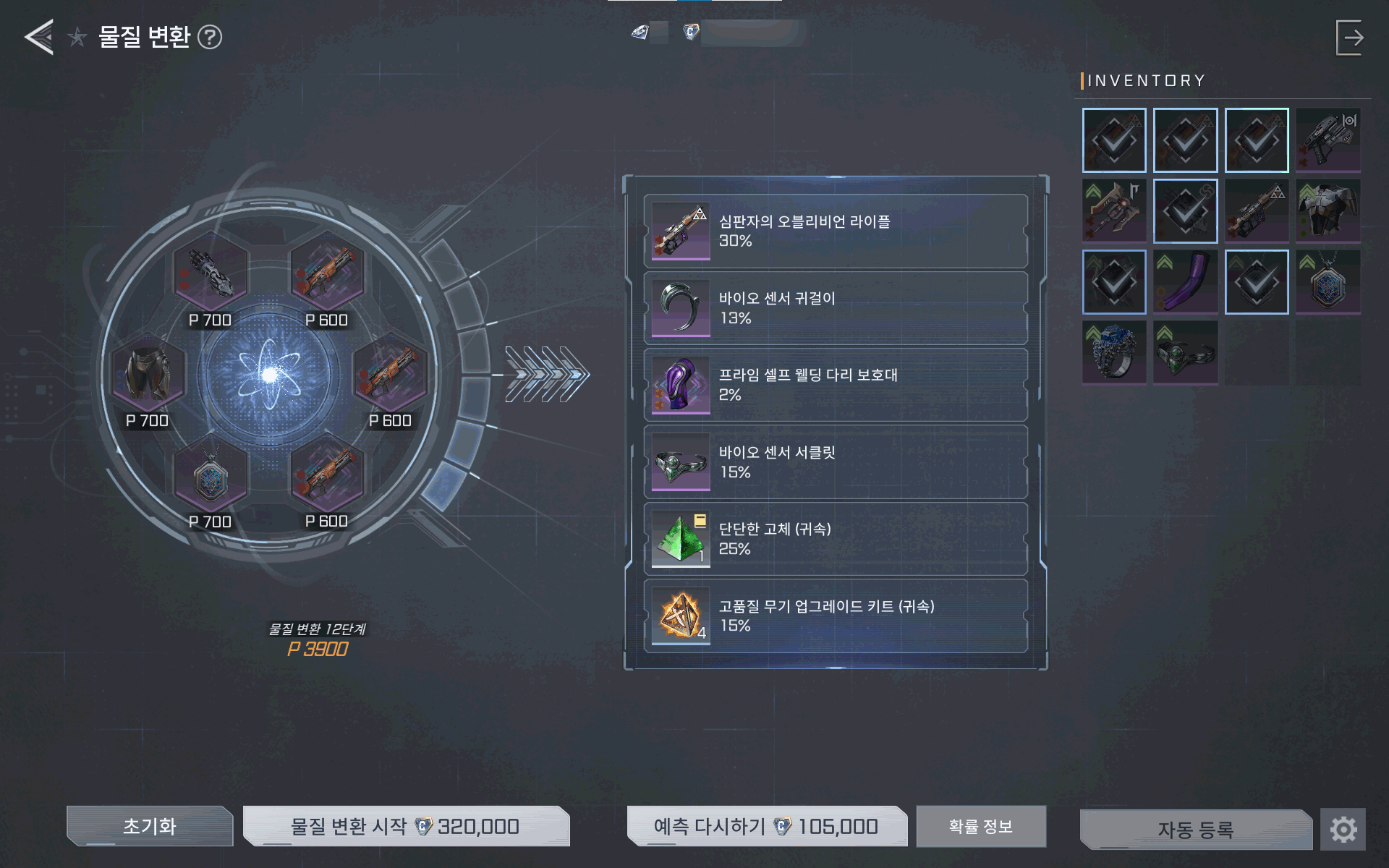Open the help question mark icon
Screen dimensions: 1389x868
tap(210, 37)
